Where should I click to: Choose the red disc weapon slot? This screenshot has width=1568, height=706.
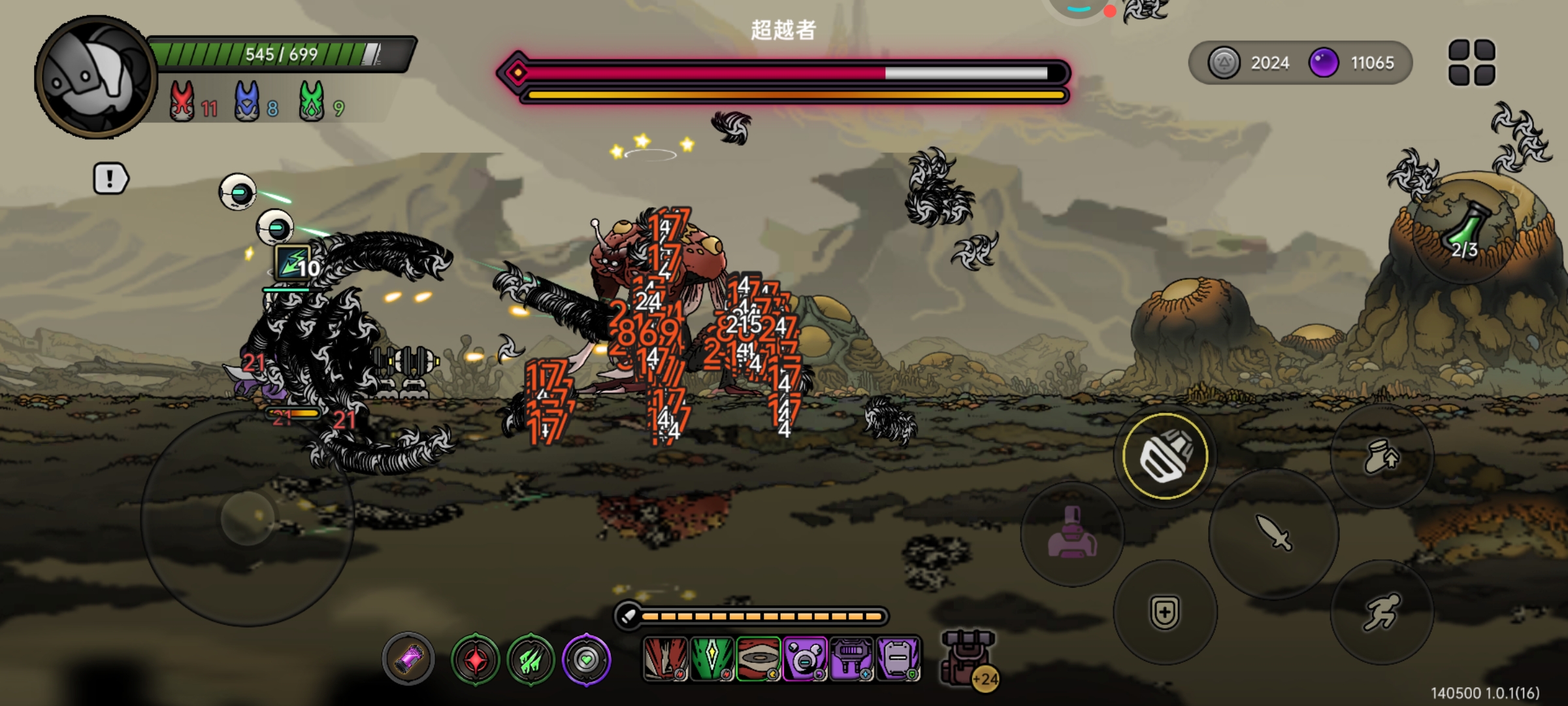pos(758,658)
